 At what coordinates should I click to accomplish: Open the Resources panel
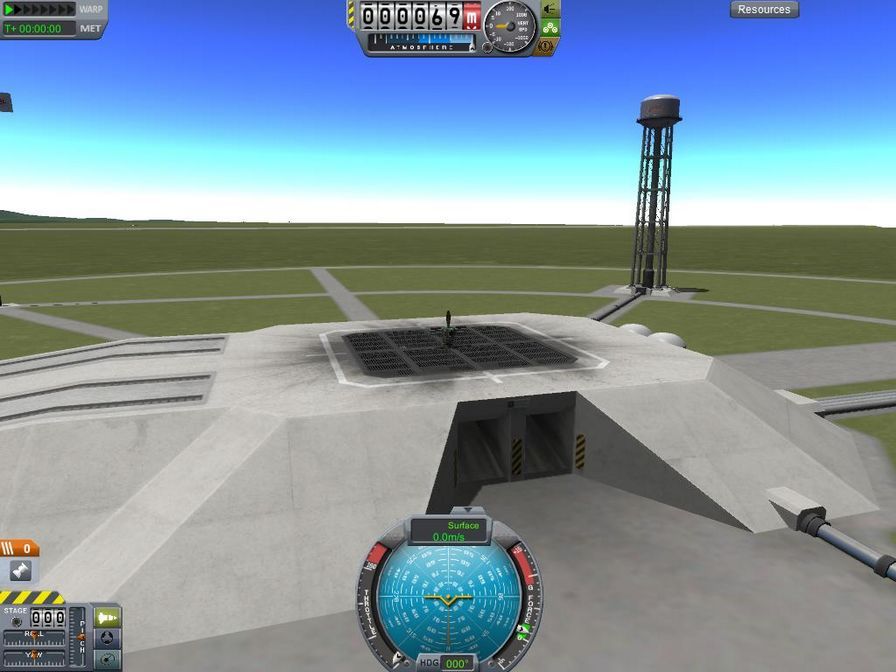tap(764, 10)
